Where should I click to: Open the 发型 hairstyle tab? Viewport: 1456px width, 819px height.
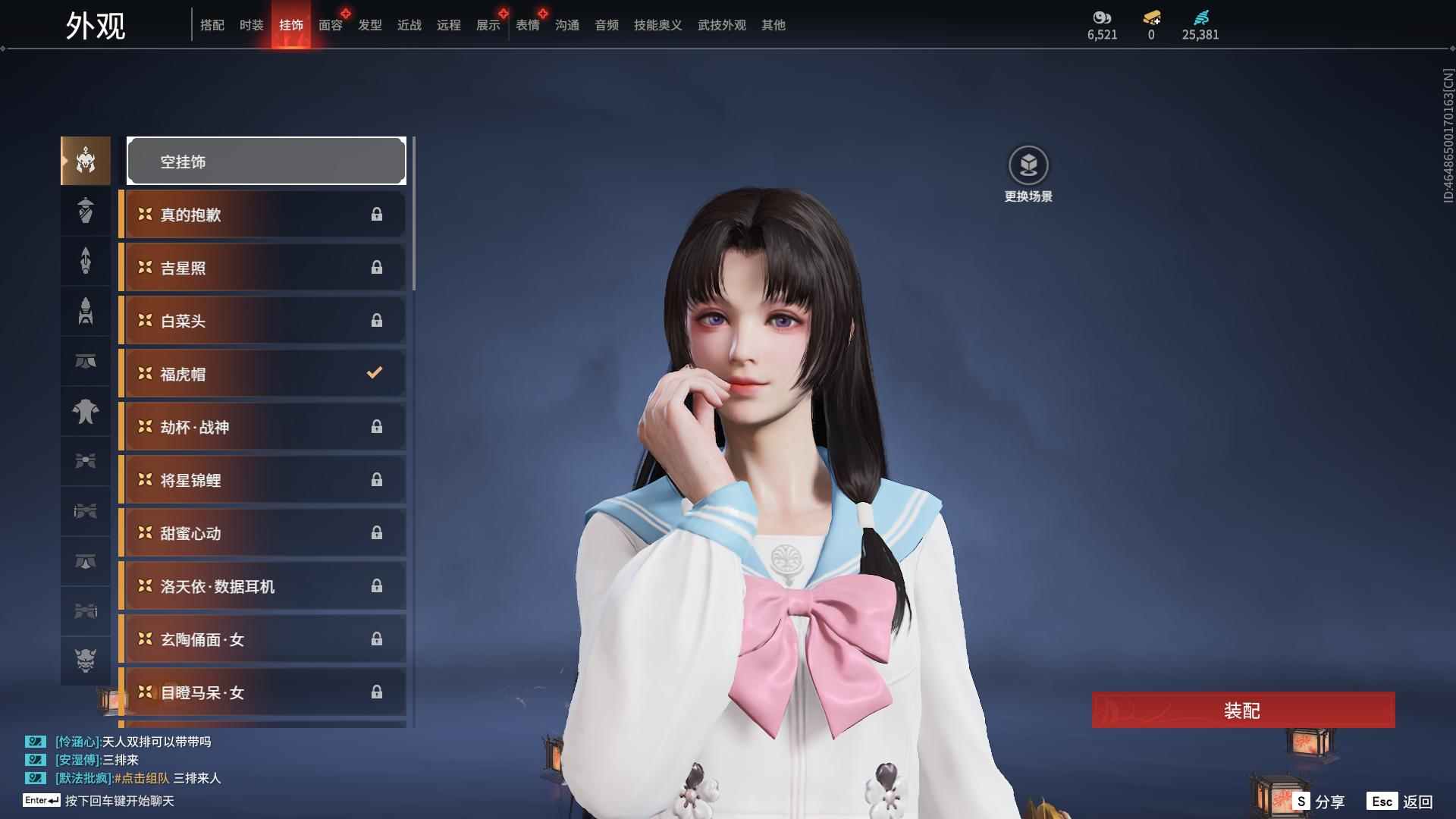coord(369,25)
